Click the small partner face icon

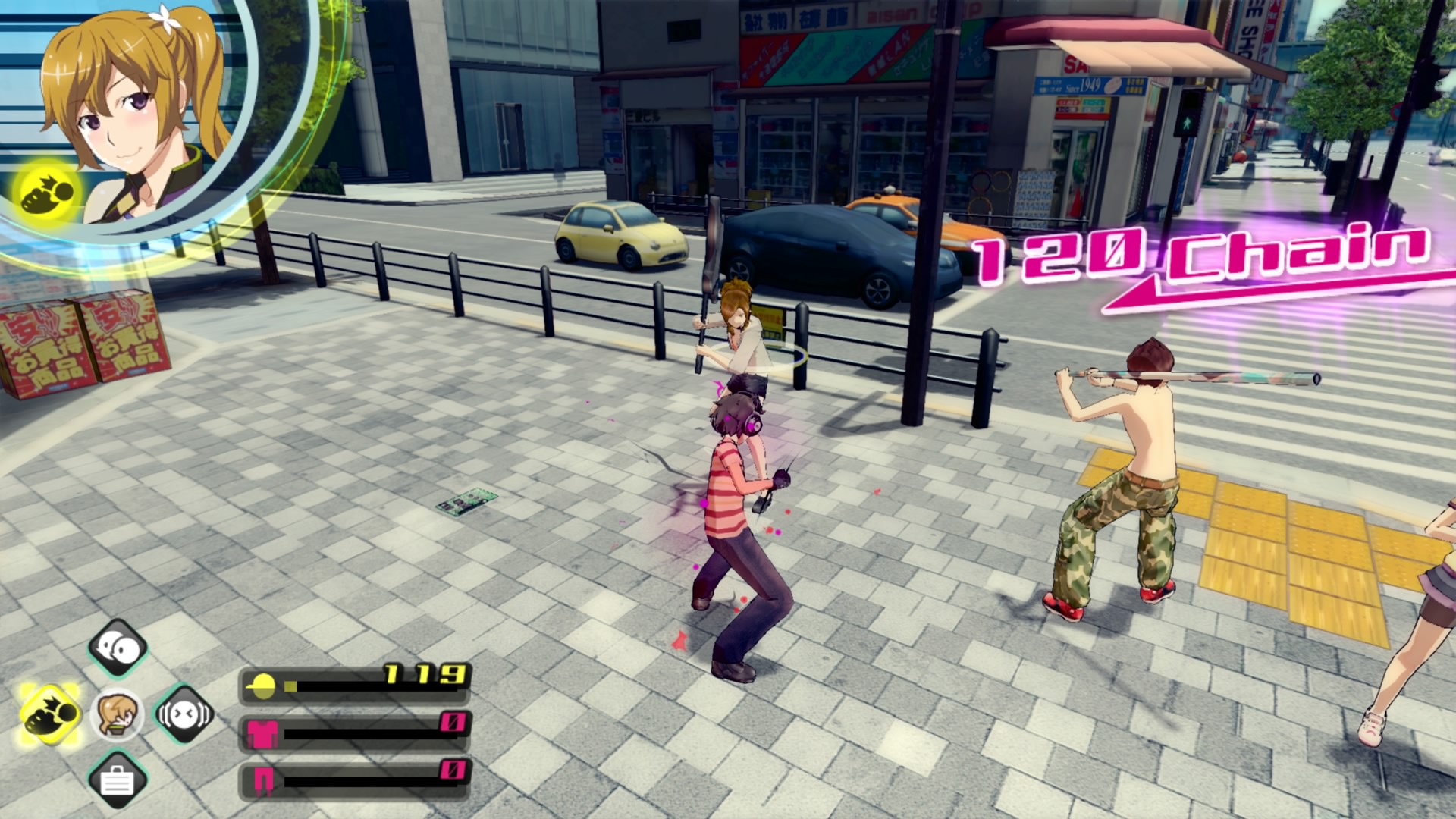point(117,714)
